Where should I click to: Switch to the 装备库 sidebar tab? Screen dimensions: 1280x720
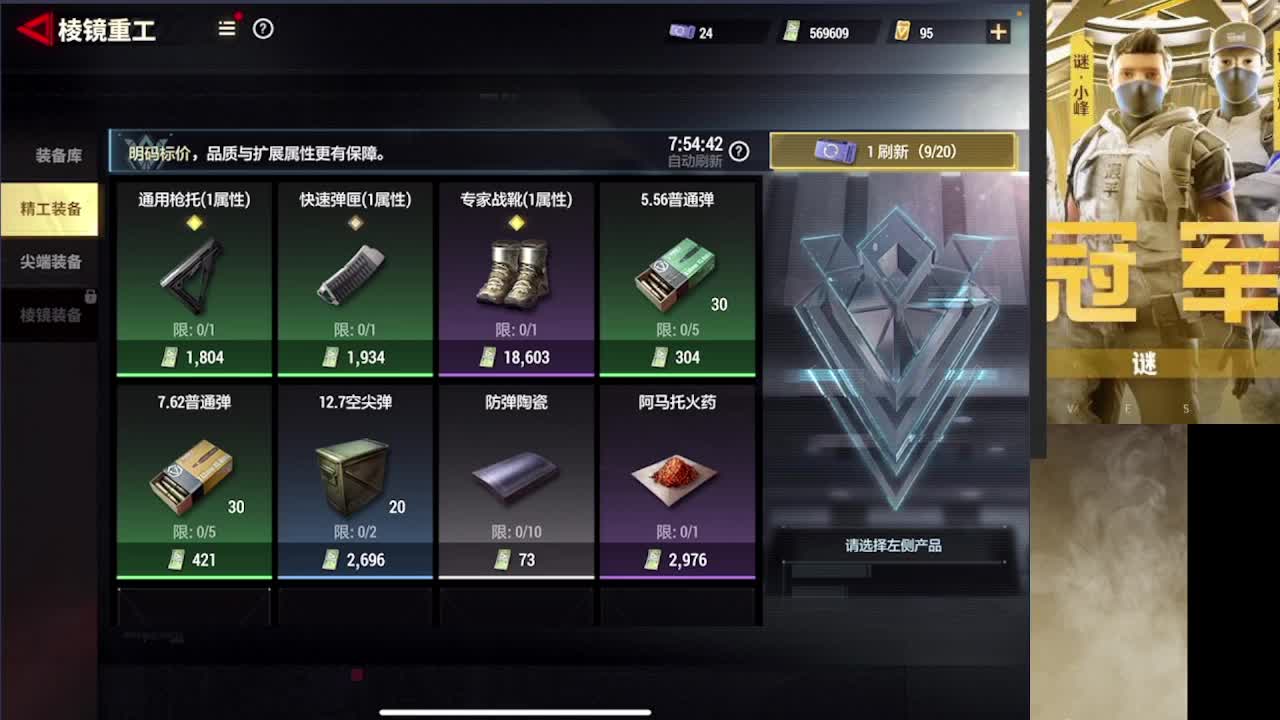(x=50, y=155)
